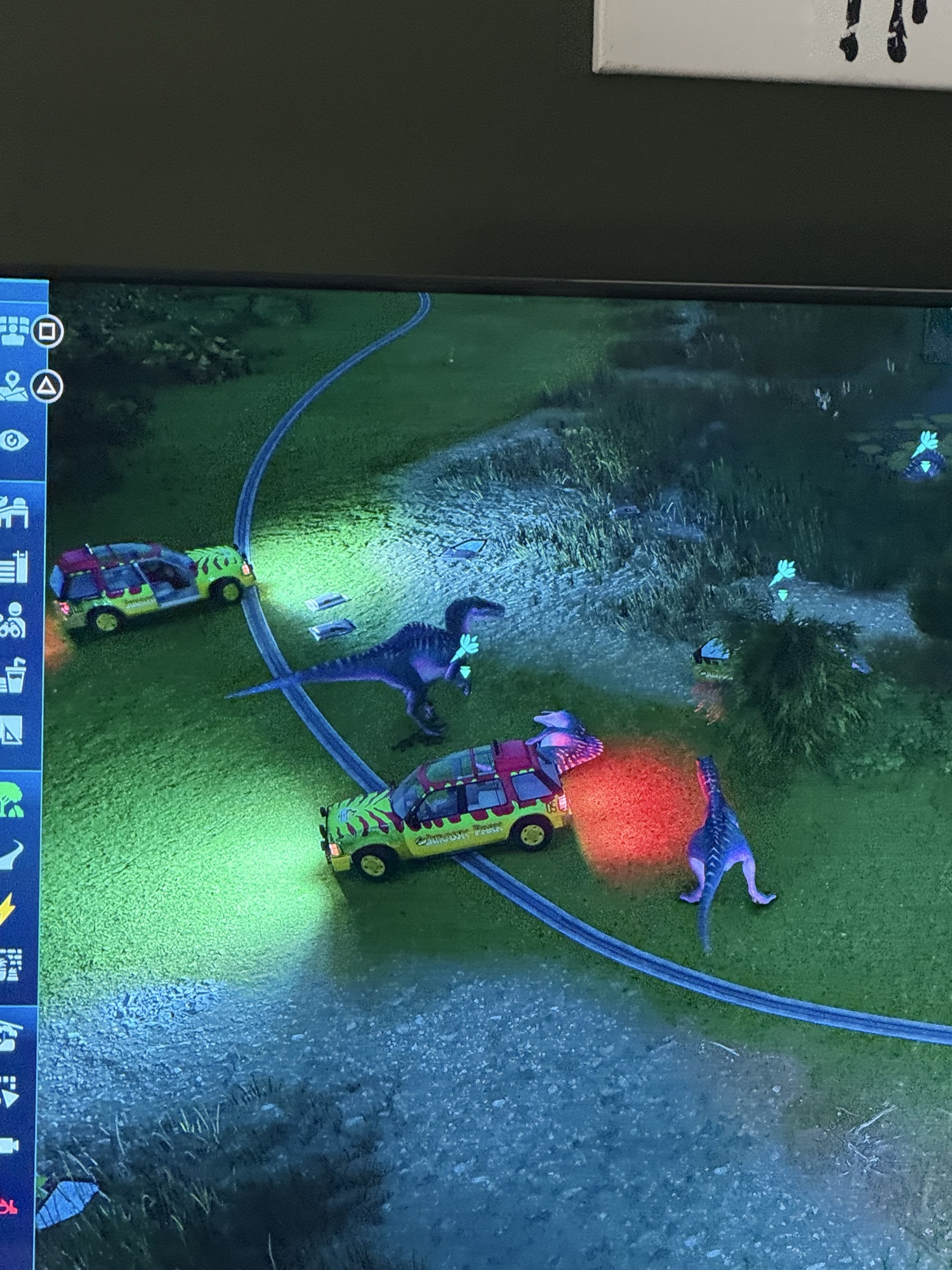Open the scientist-at-desk menu icon
This screenshot has width=952, height=1270.
[x=13, y=513]
